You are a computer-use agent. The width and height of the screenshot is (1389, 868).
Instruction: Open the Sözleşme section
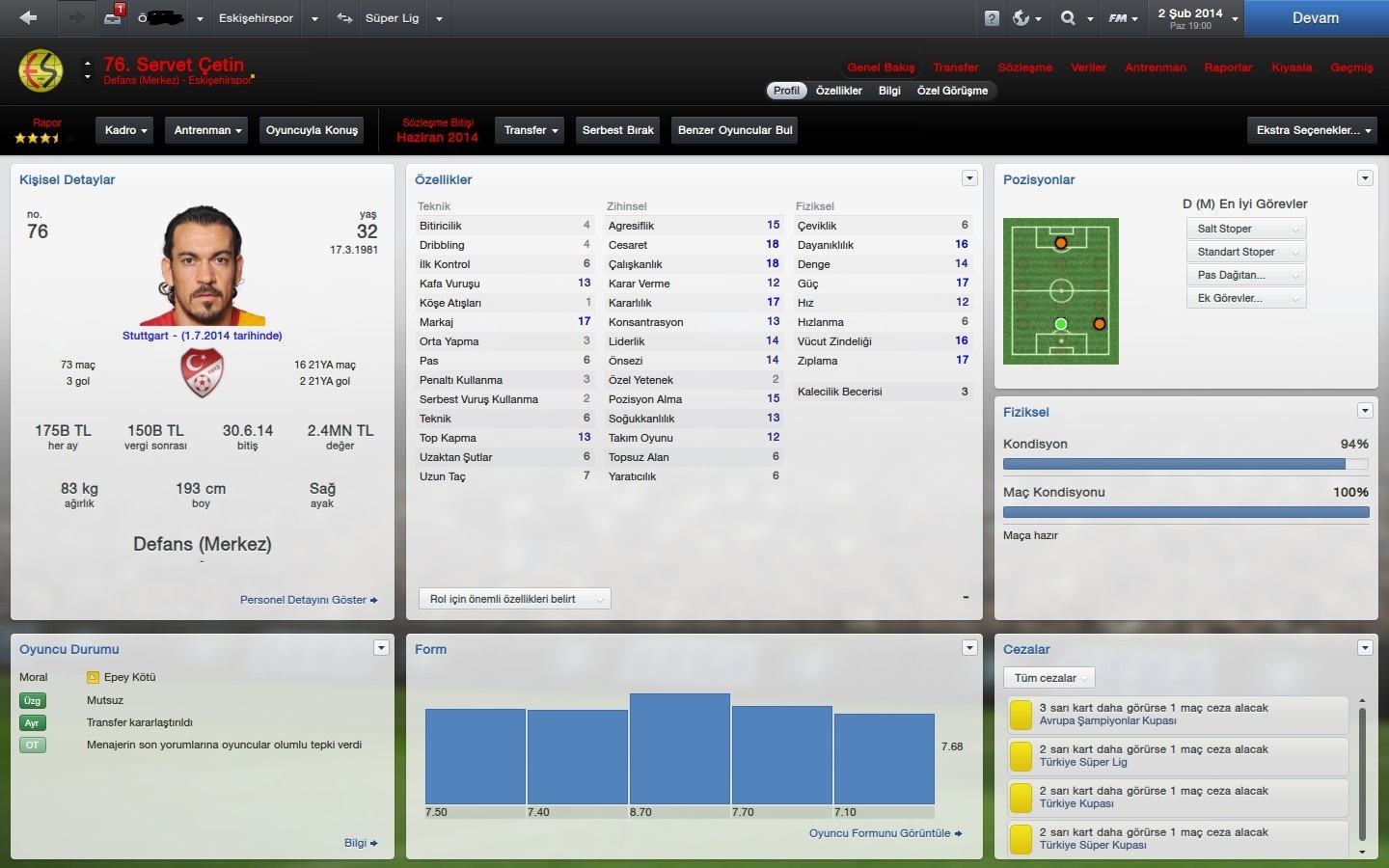[x=1024, y=68]
